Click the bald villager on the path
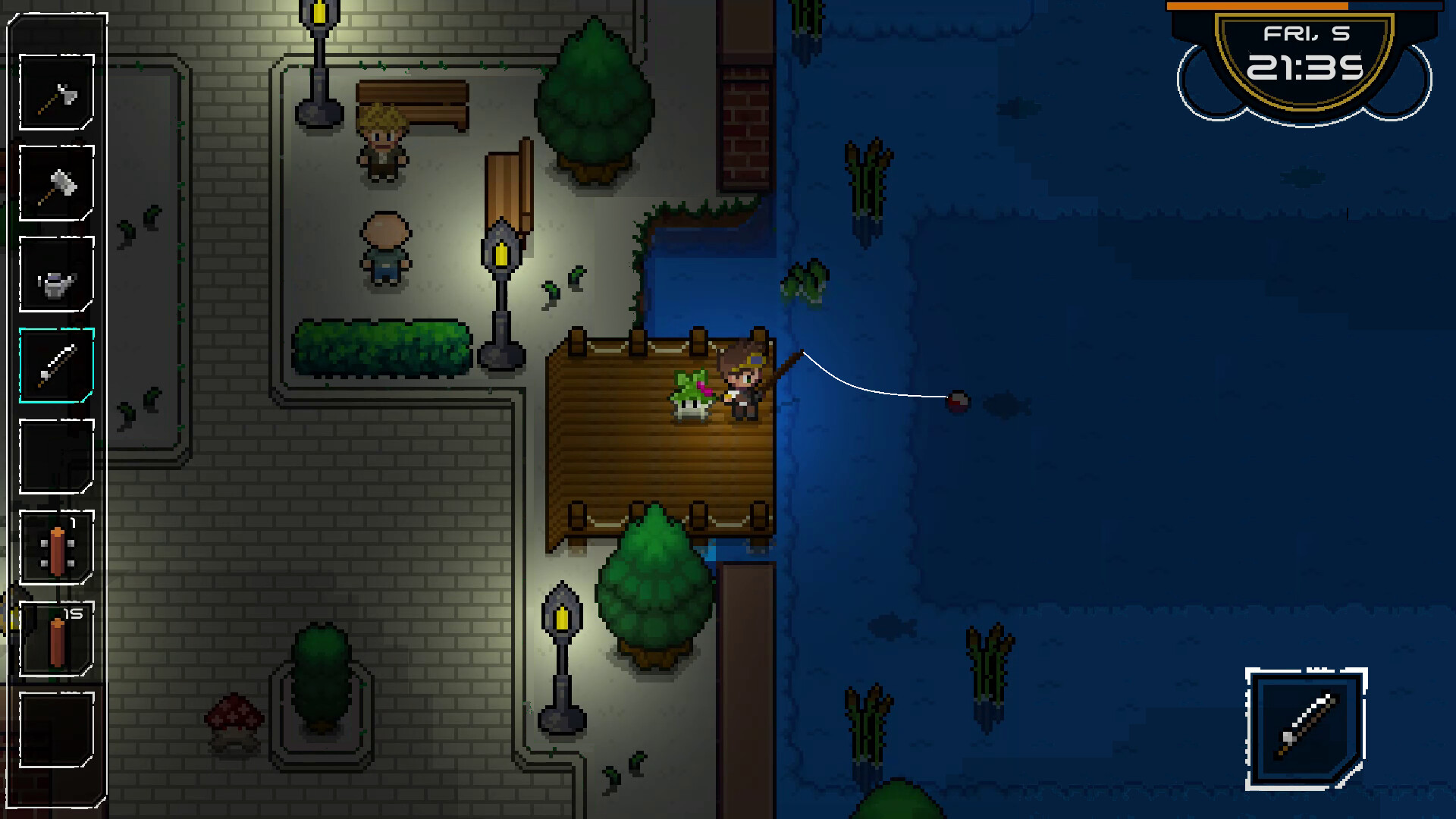This screenshot has height=819, width=1456. (387, 250)
